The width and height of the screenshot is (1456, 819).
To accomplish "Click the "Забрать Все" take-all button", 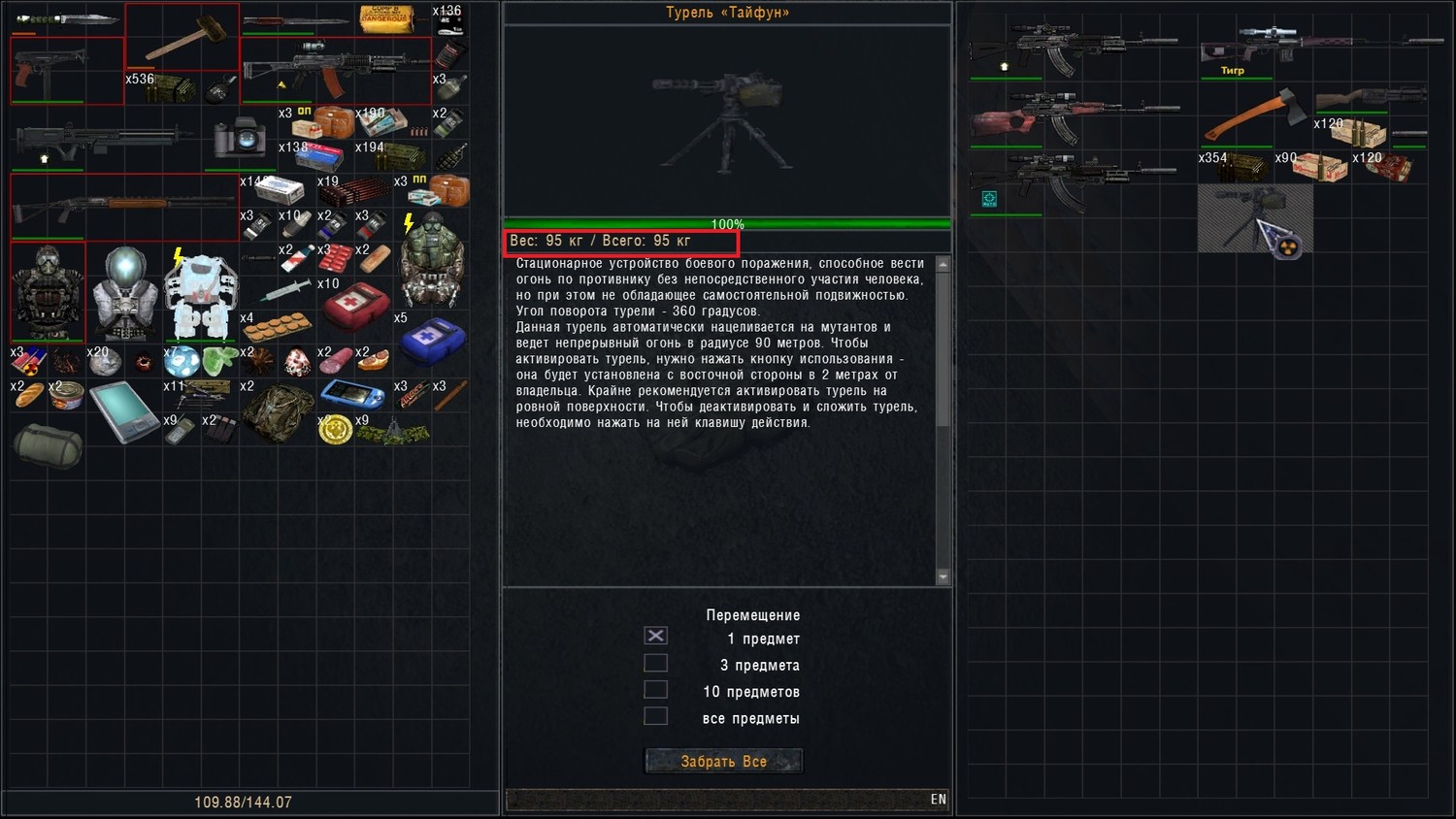I will [723, 761].
